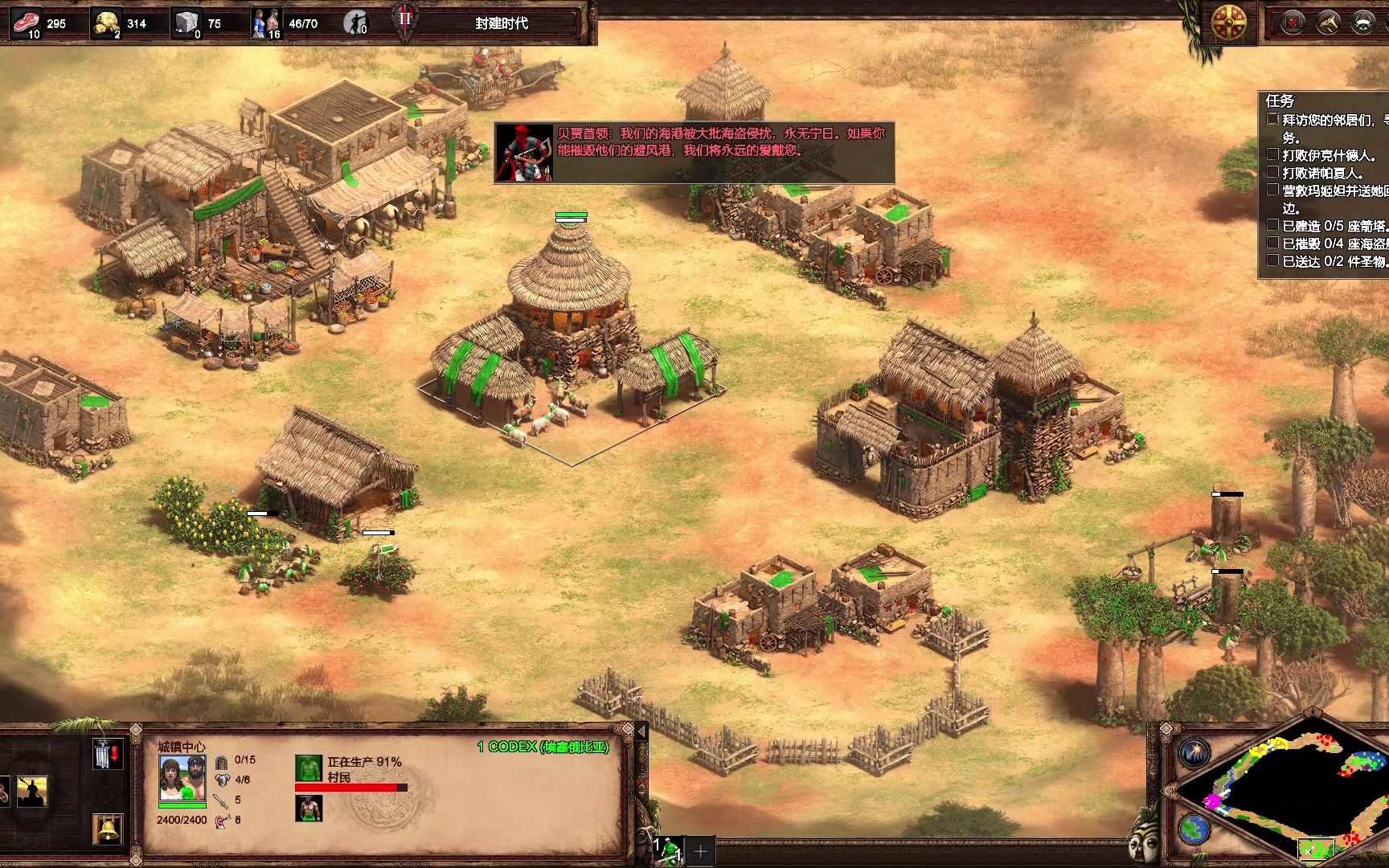Select control group 1 icon
1389x868 pixels.
coord(667,850)
